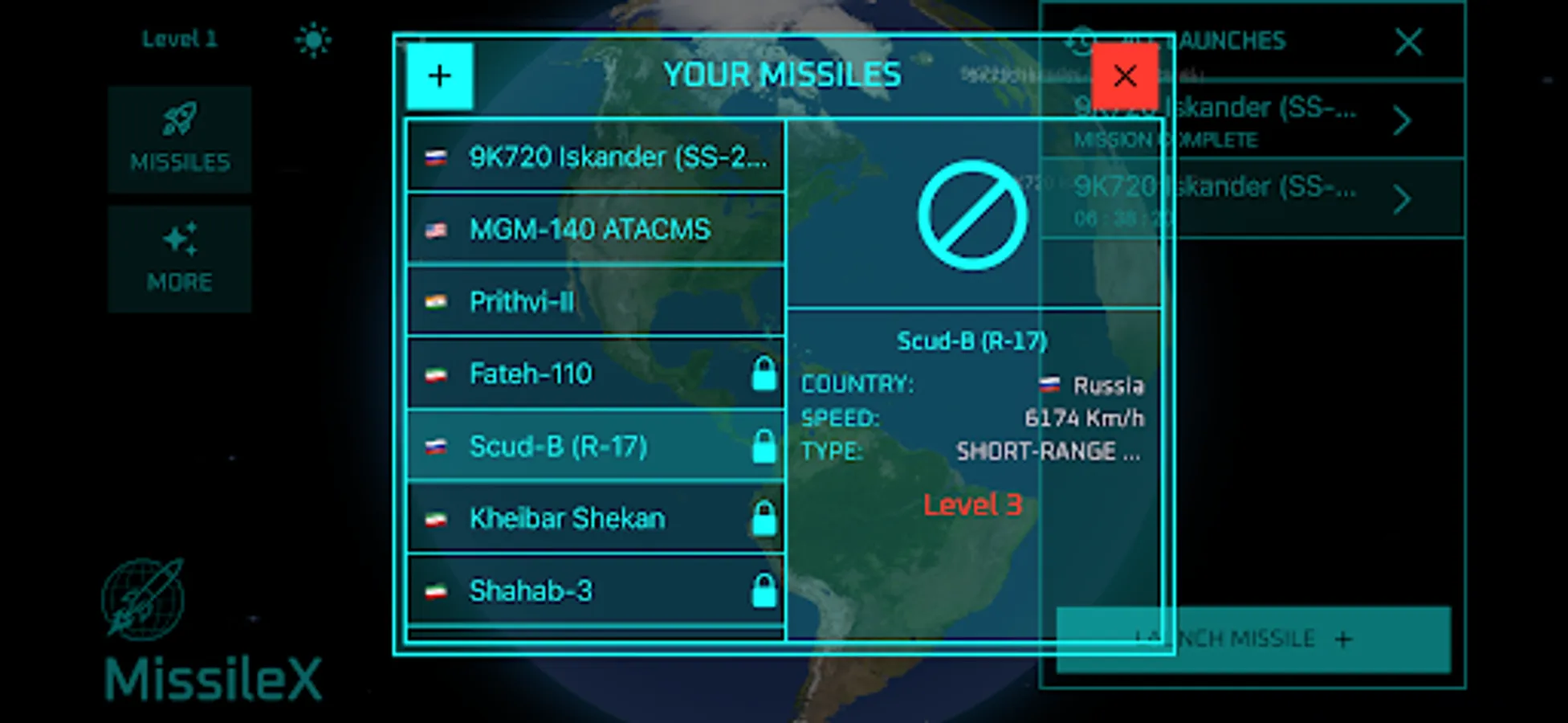The image size is (1568, 723).
Task: Click the plus button to add a missile
Action: point(439,75)
